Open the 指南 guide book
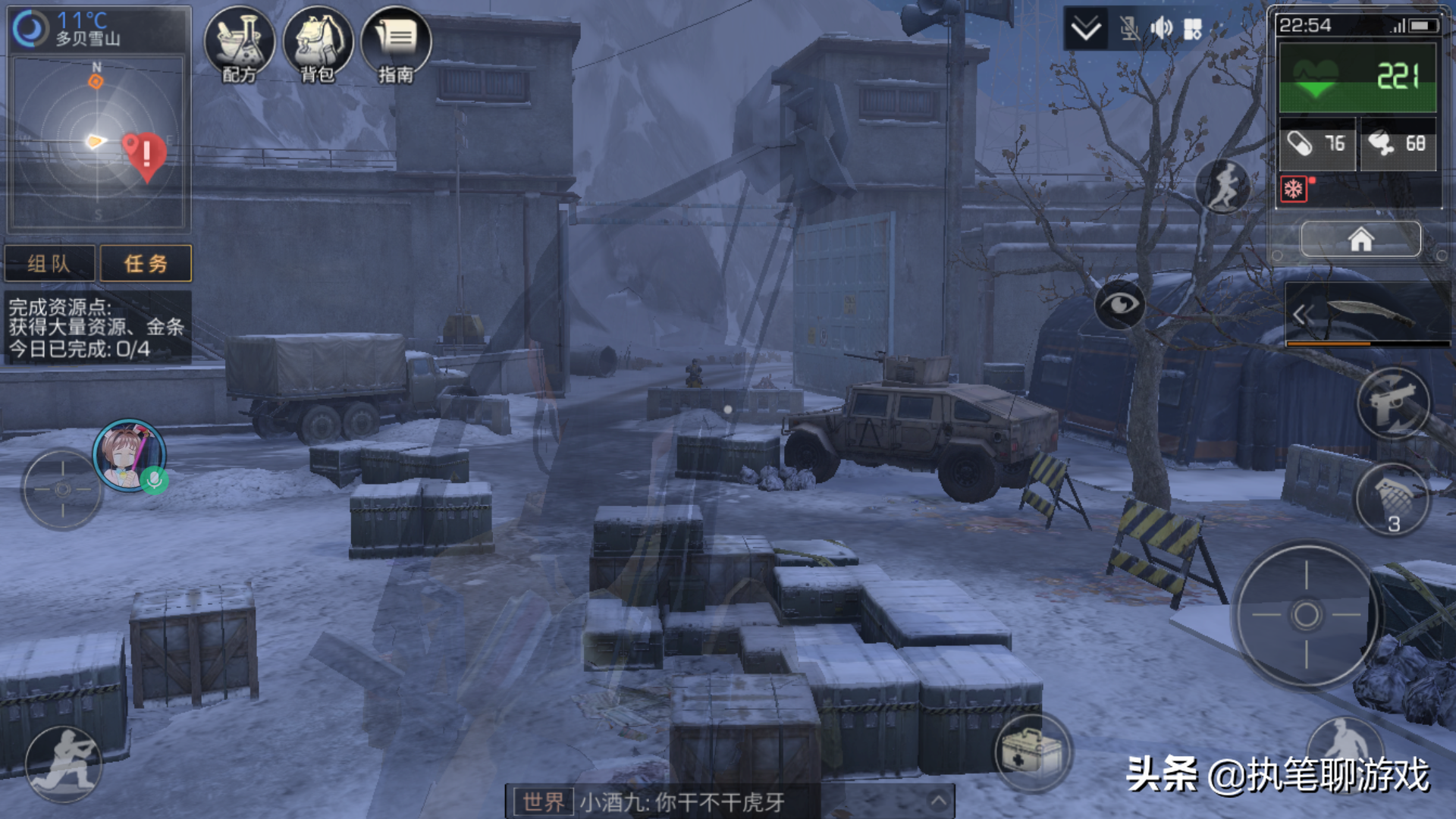 click(396, 44)
